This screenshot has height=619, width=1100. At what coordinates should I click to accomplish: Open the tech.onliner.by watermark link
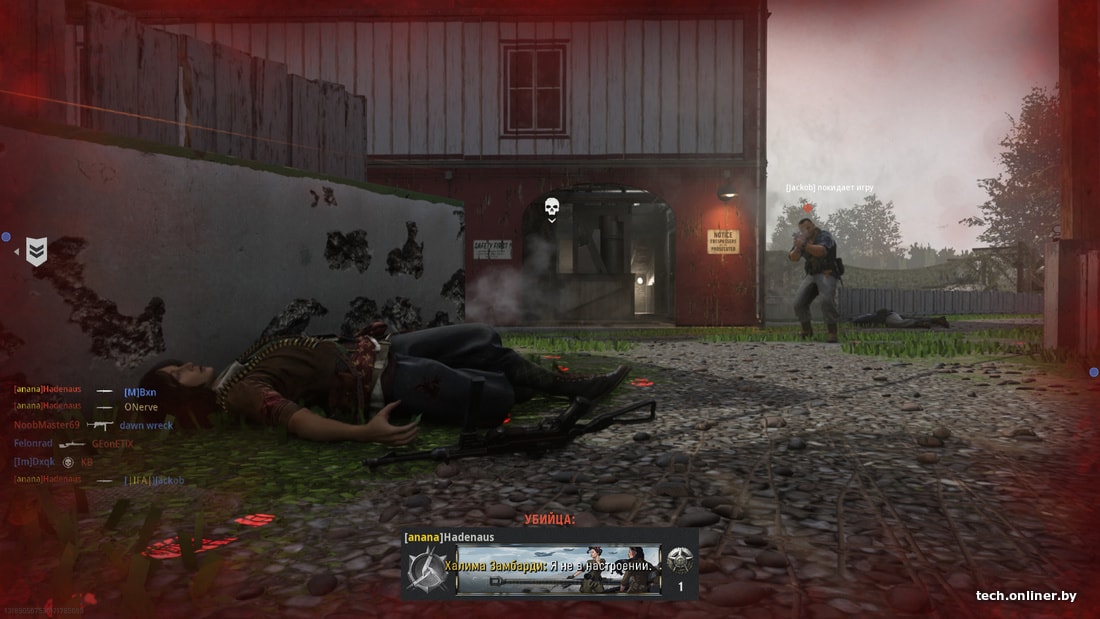coord(1026,596)
